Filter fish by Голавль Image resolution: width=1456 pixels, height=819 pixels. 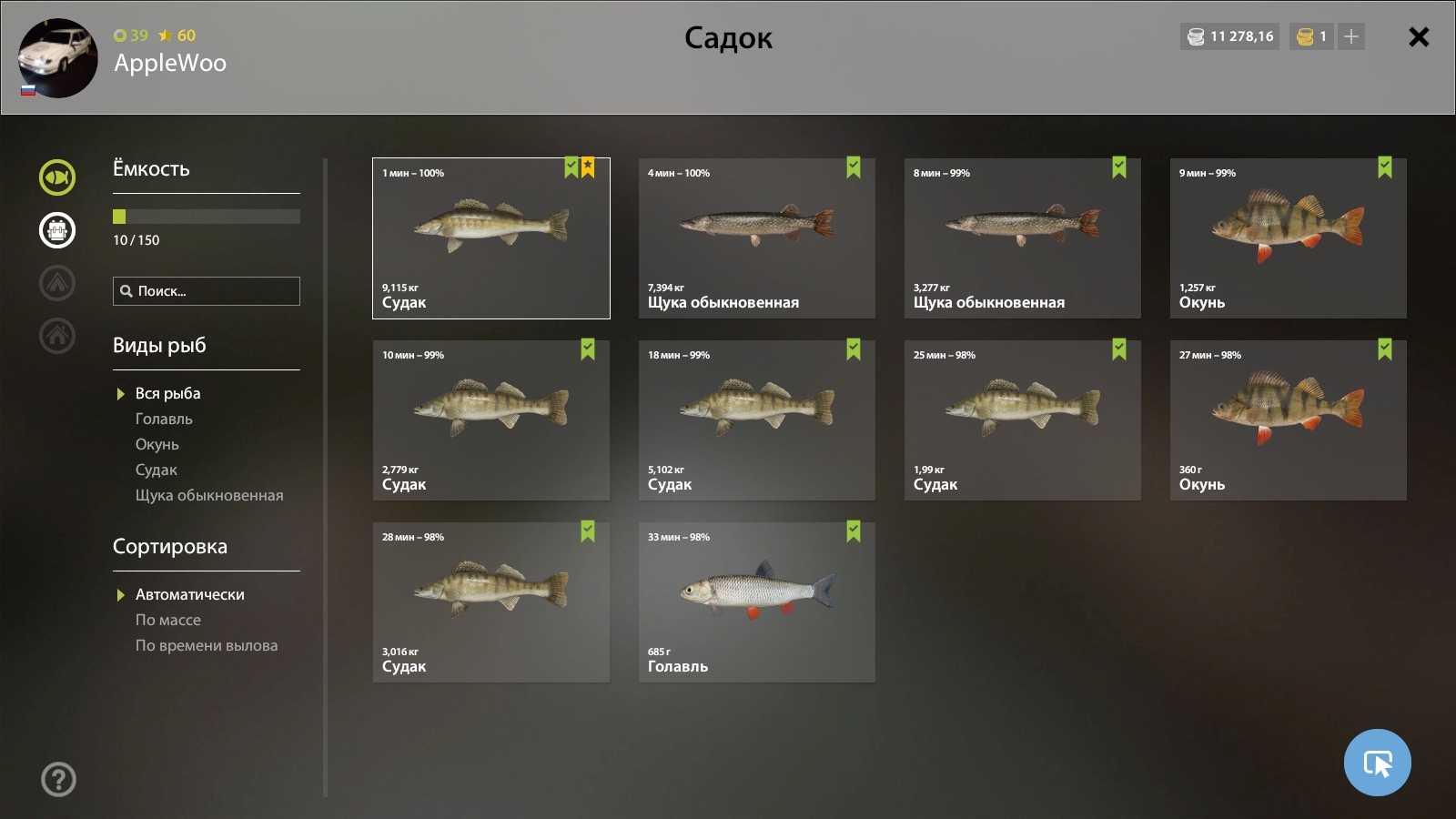tap(164, 420)
